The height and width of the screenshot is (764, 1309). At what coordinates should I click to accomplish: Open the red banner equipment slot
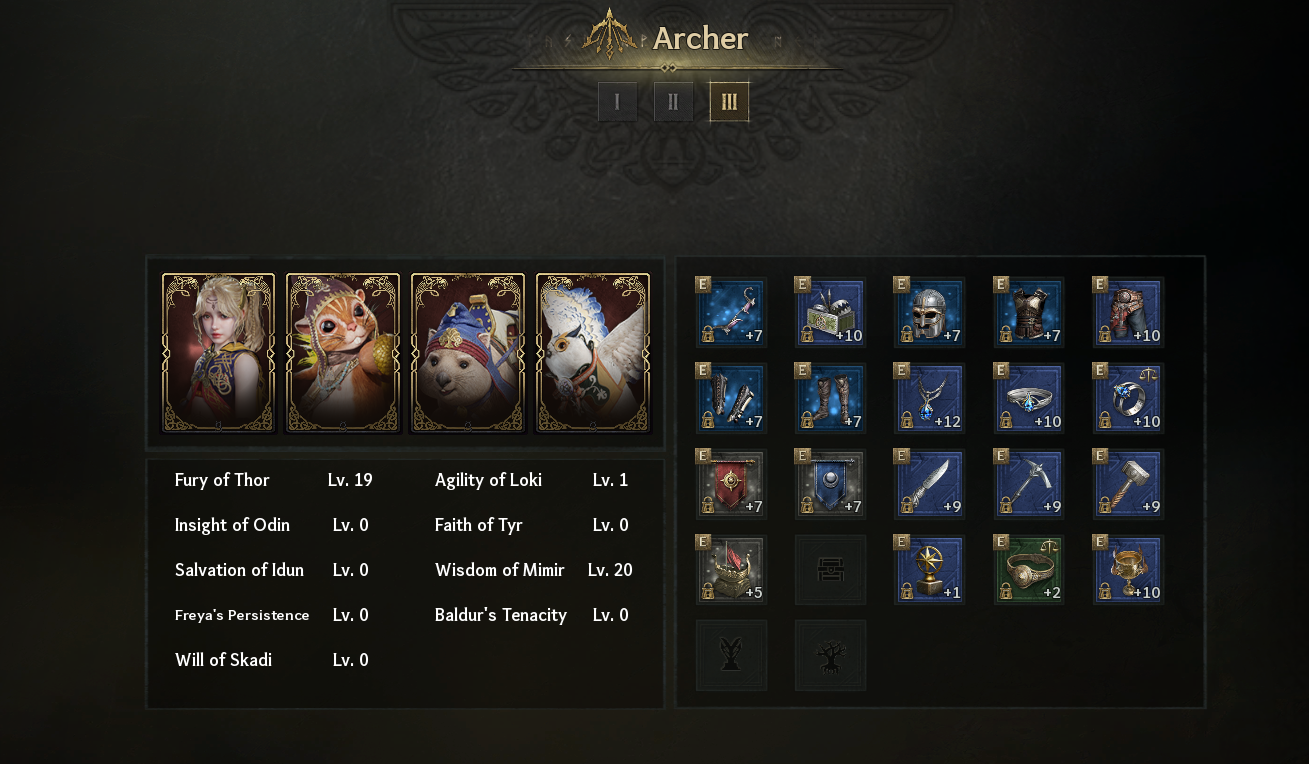[732, 485]
